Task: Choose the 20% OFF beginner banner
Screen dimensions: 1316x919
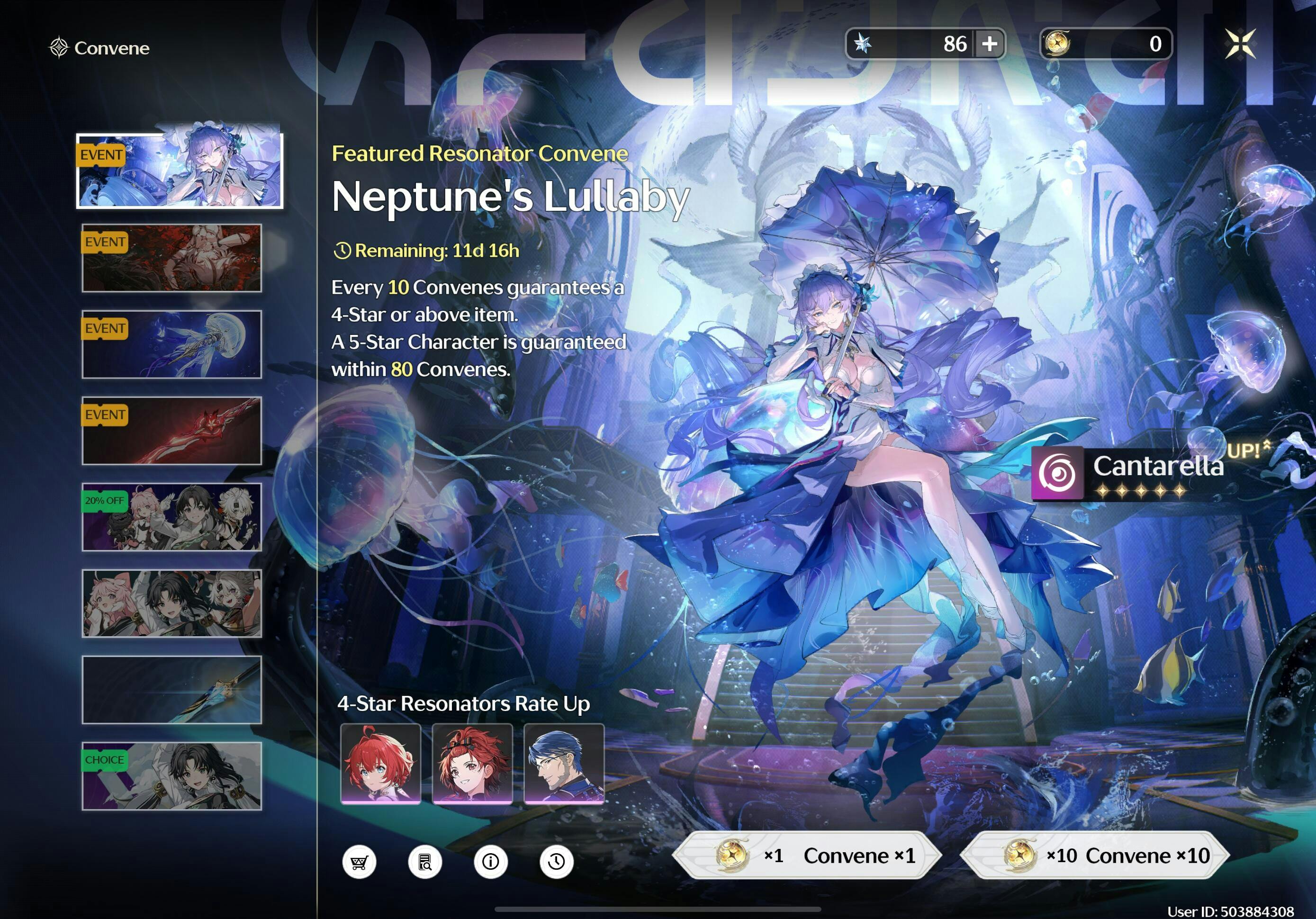Action: (172, 517)
